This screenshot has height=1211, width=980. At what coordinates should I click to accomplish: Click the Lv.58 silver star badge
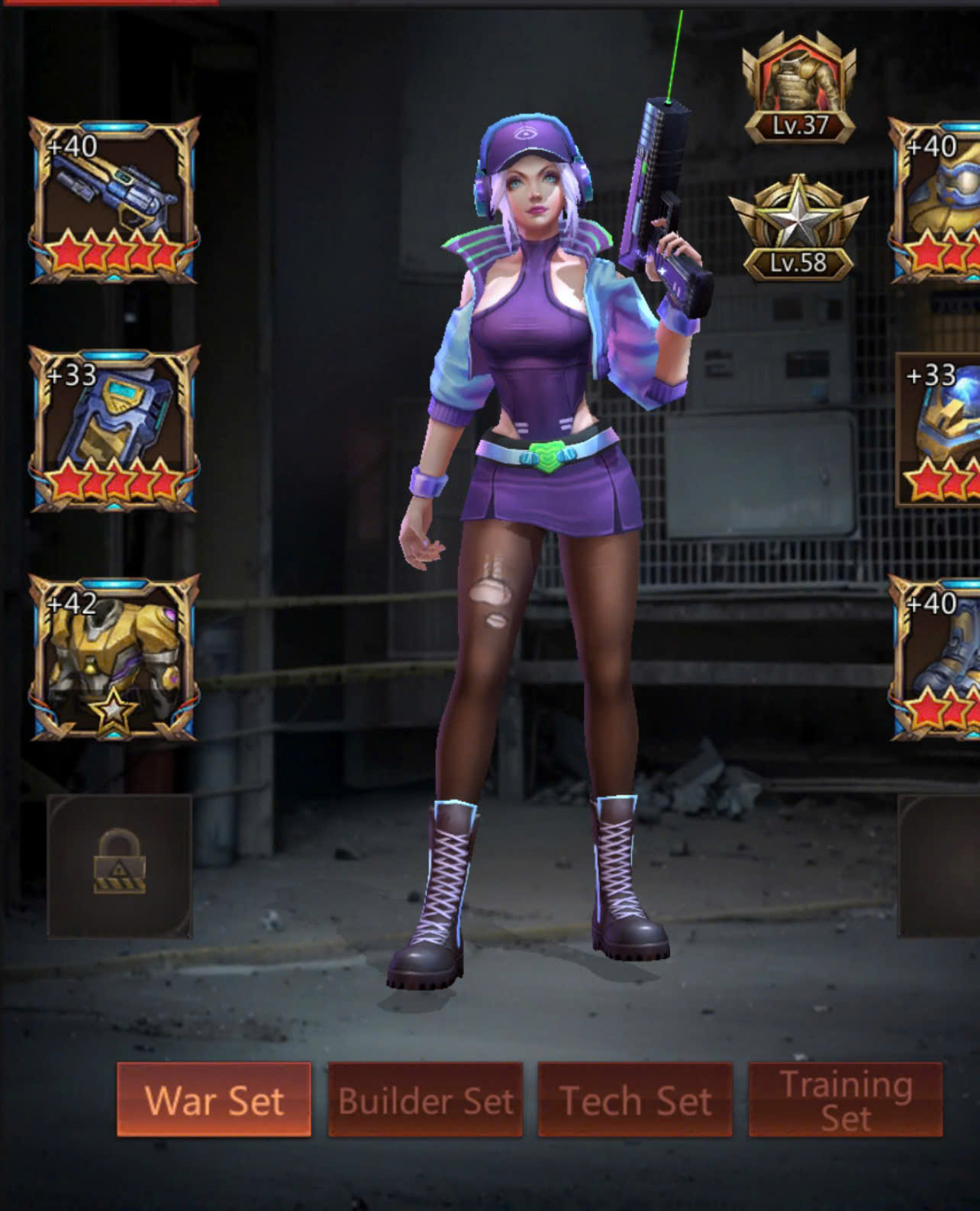[798, 228]
